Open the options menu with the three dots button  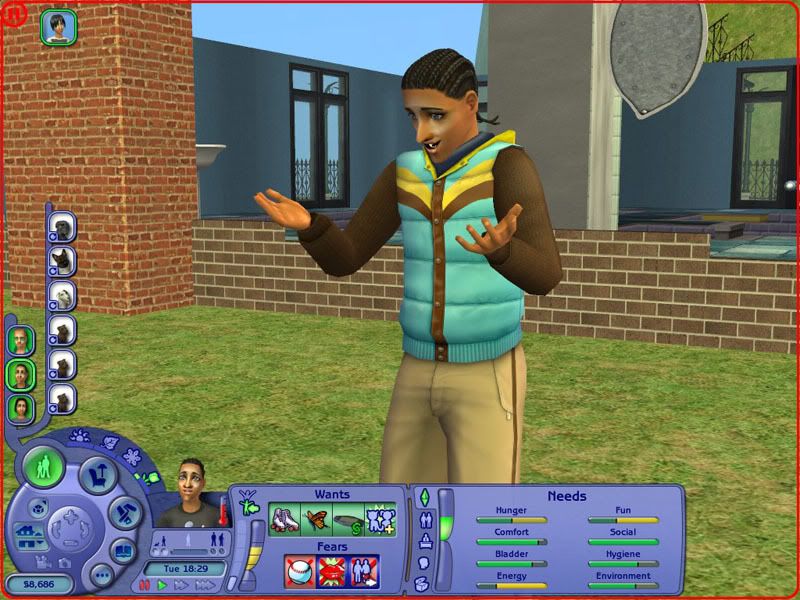[x=100, y=576]
